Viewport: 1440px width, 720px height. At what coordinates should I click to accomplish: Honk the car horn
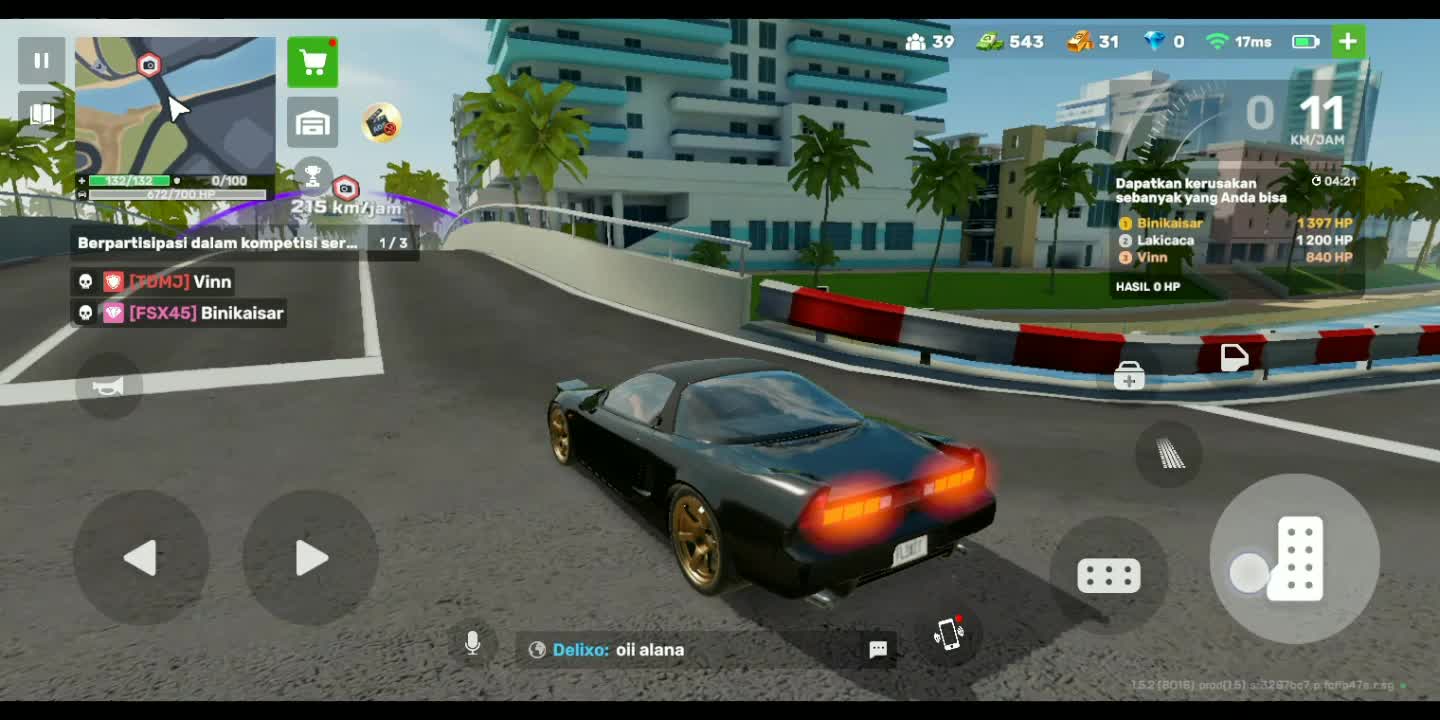point(108,386)
